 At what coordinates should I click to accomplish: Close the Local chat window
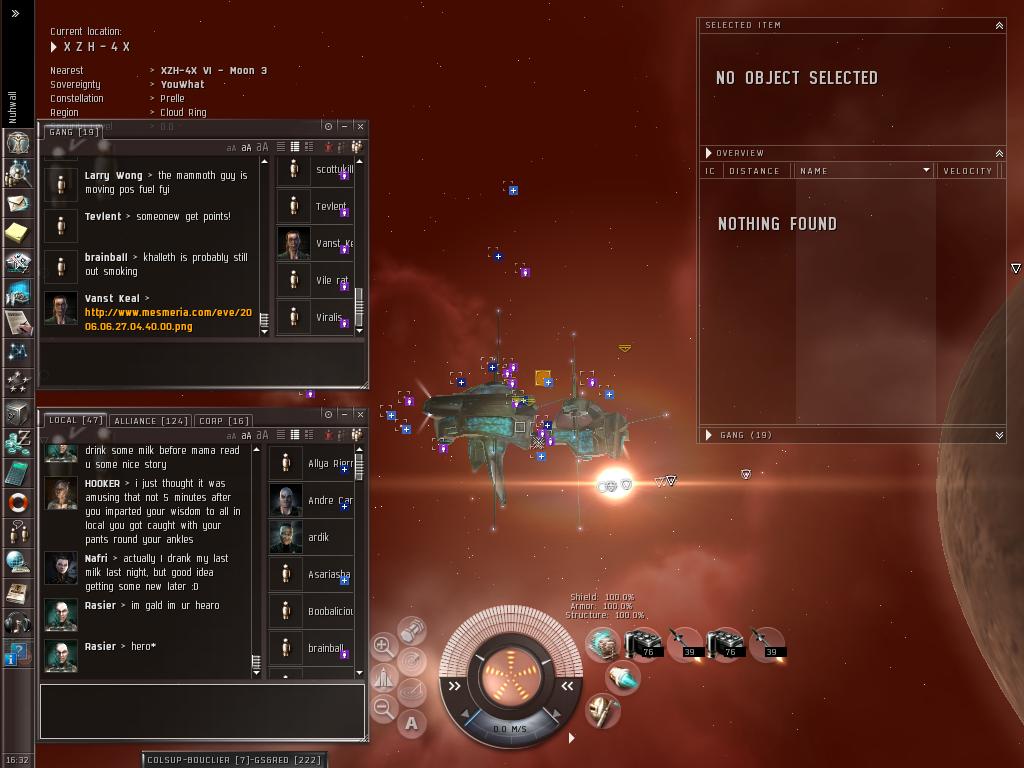pos(360,414)
